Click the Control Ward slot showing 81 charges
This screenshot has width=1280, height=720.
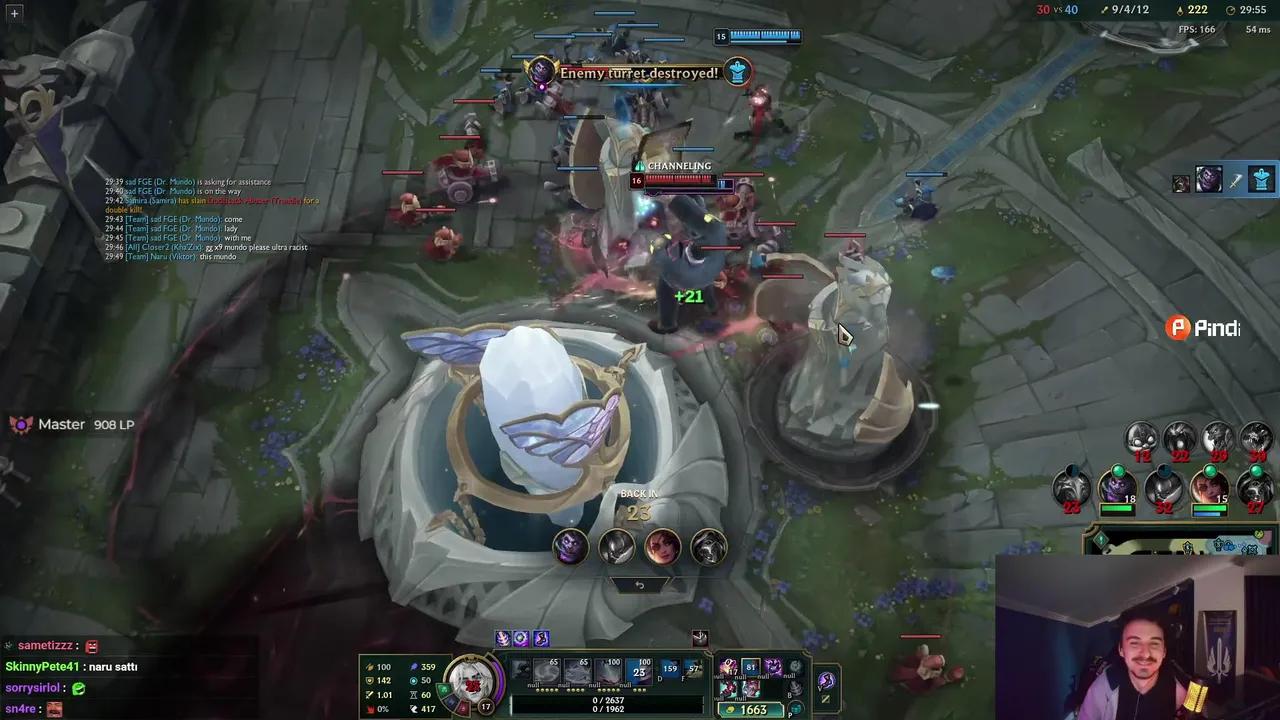pos(752,666)
